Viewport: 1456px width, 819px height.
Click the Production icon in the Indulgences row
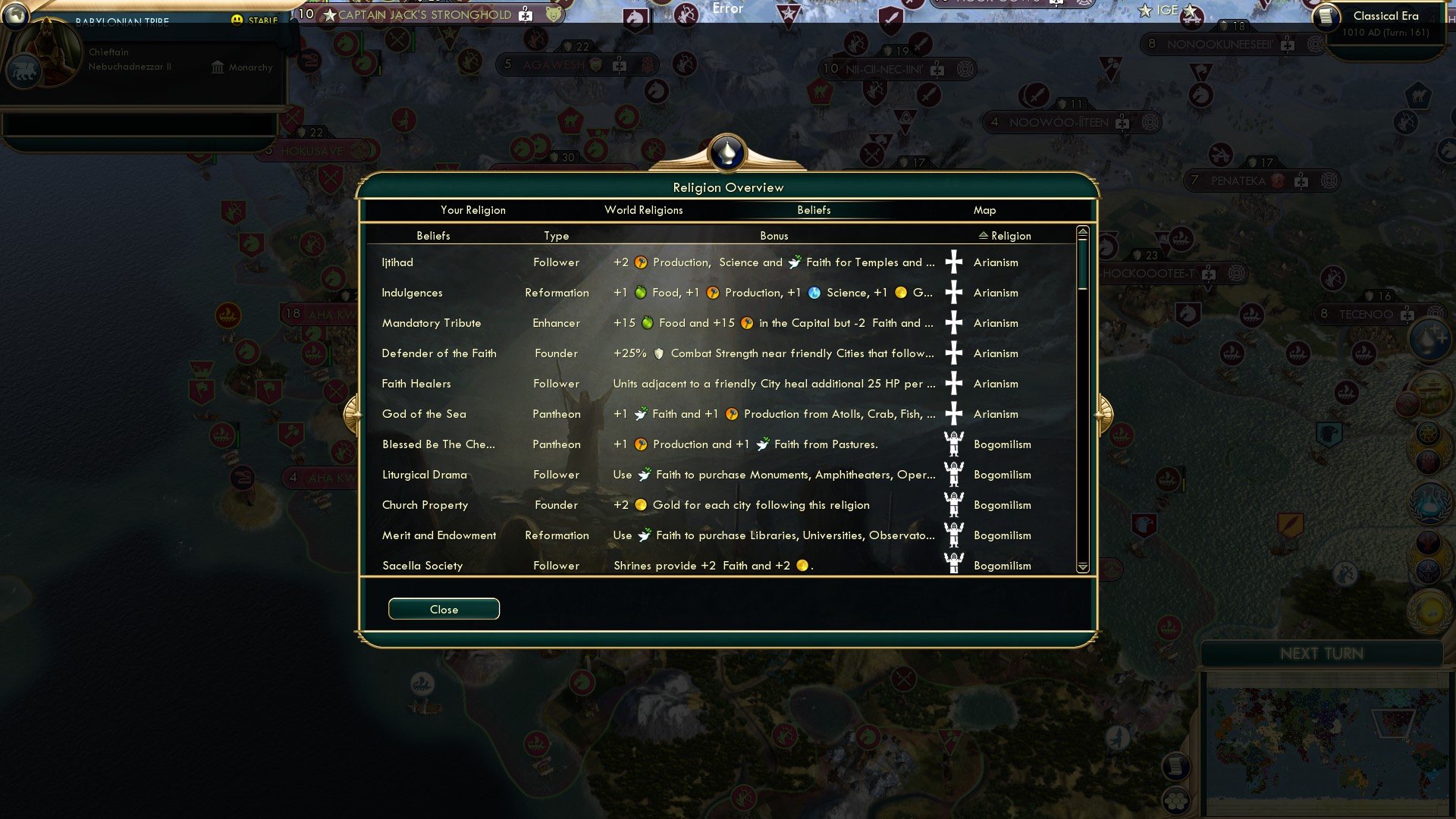pyautogui.click(x=711, y=292)
